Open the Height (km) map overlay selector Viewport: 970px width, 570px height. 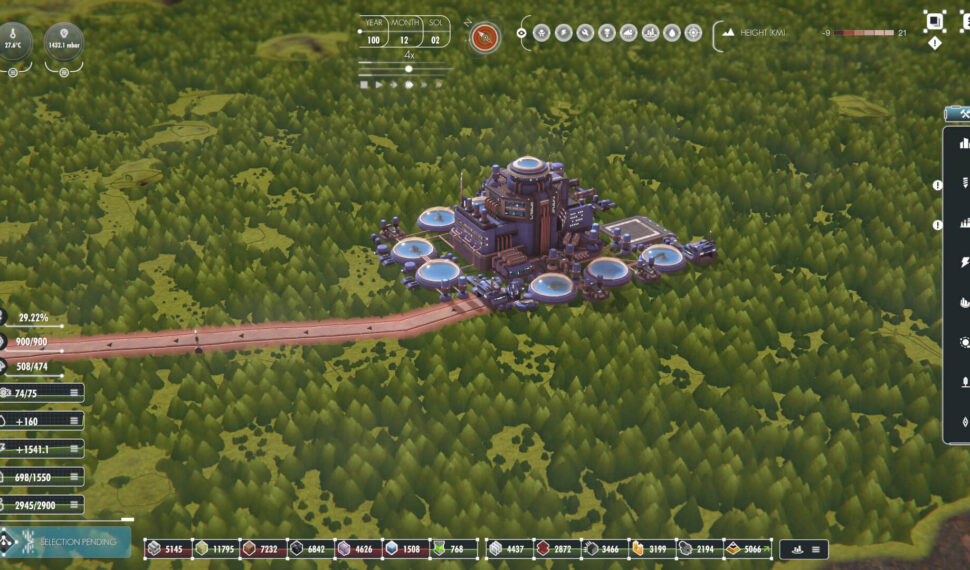tap(762, 33)
